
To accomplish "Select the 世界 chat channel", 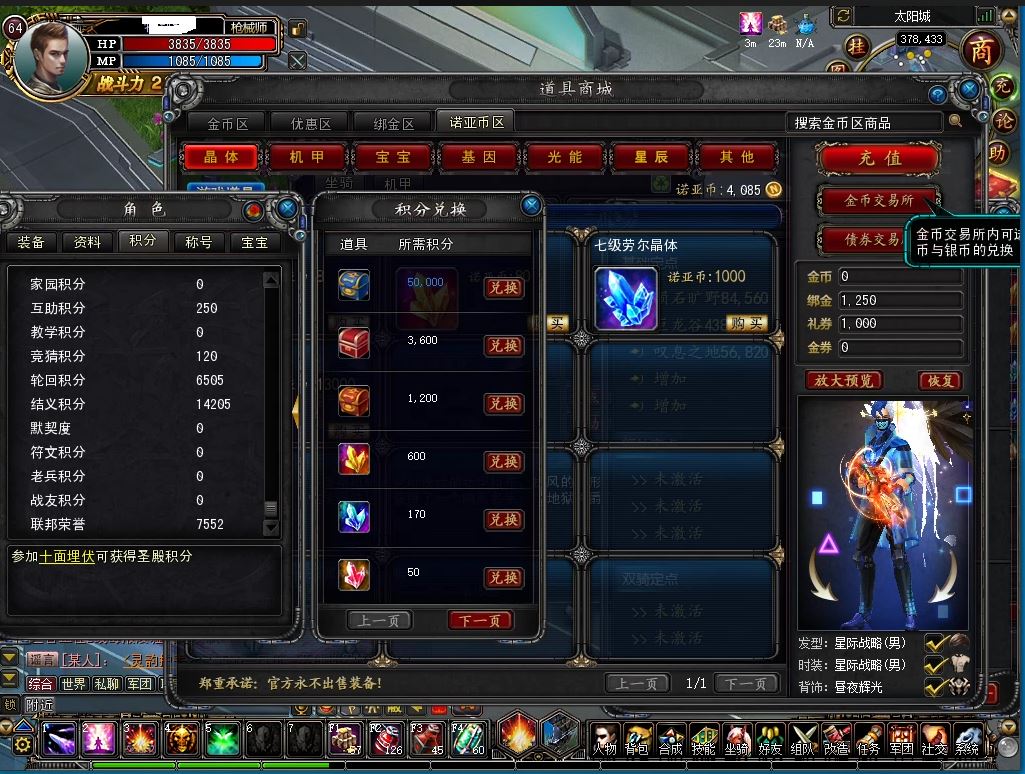I will click(73, 684).
